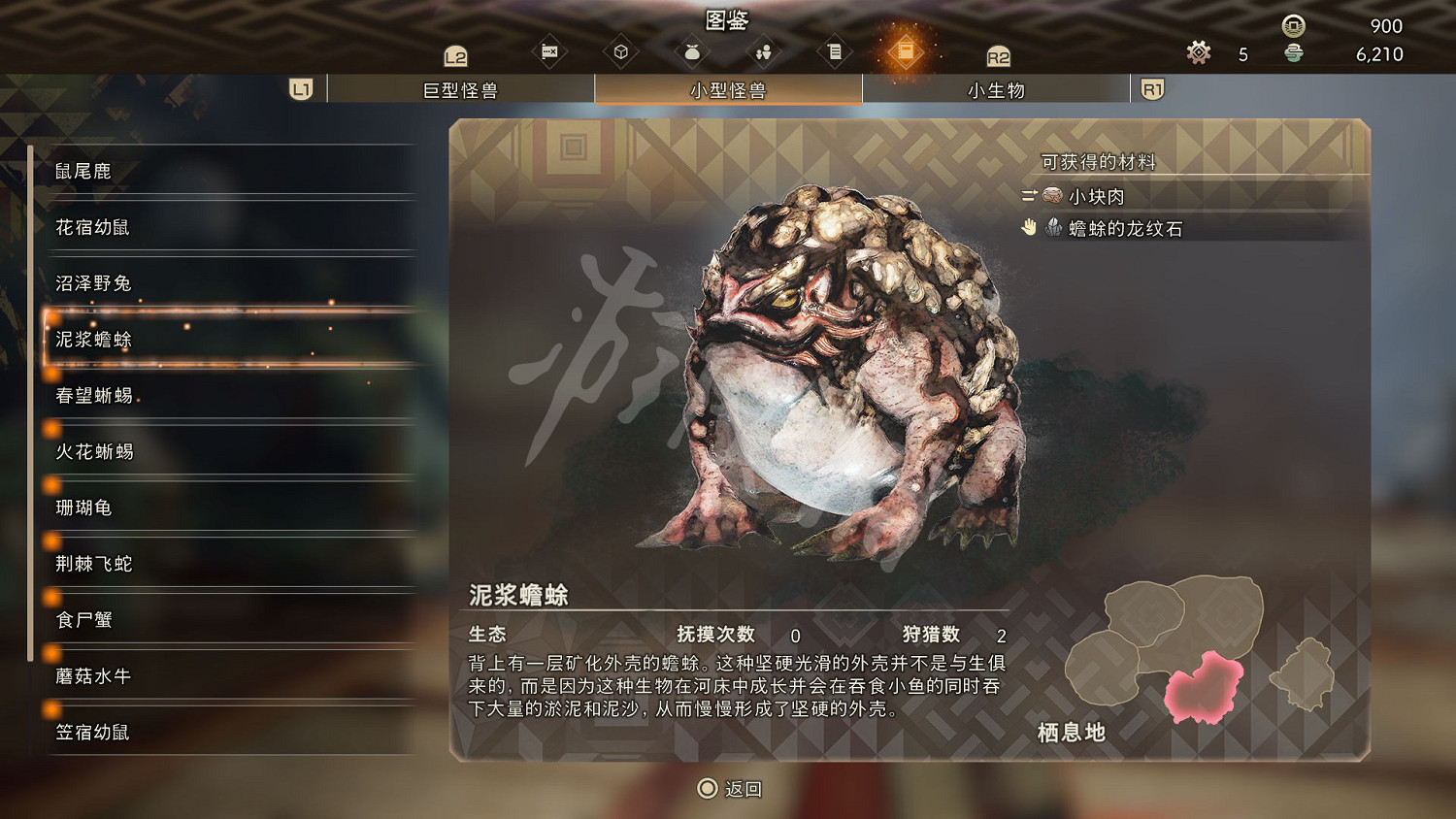This screenshot has height=819, width=1456.
Task: Click the highlighted compendium book icon
Action: coord(907,50)
